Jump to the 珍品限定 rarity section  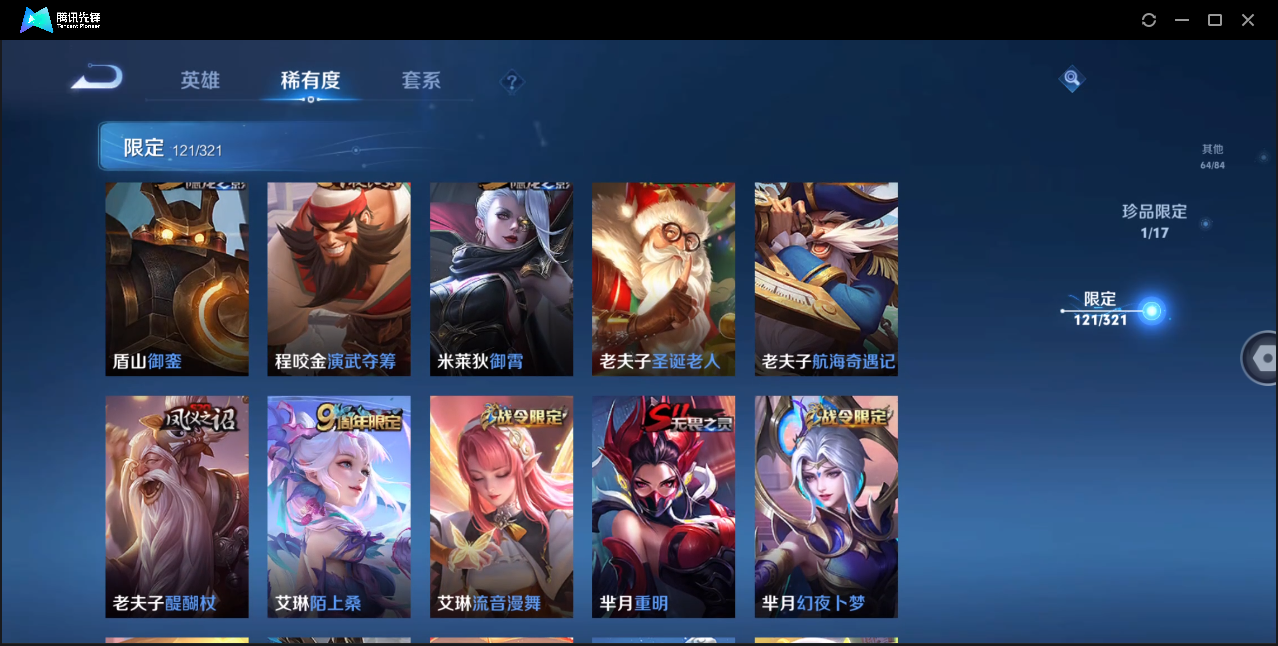click(x=1154, y=221)
